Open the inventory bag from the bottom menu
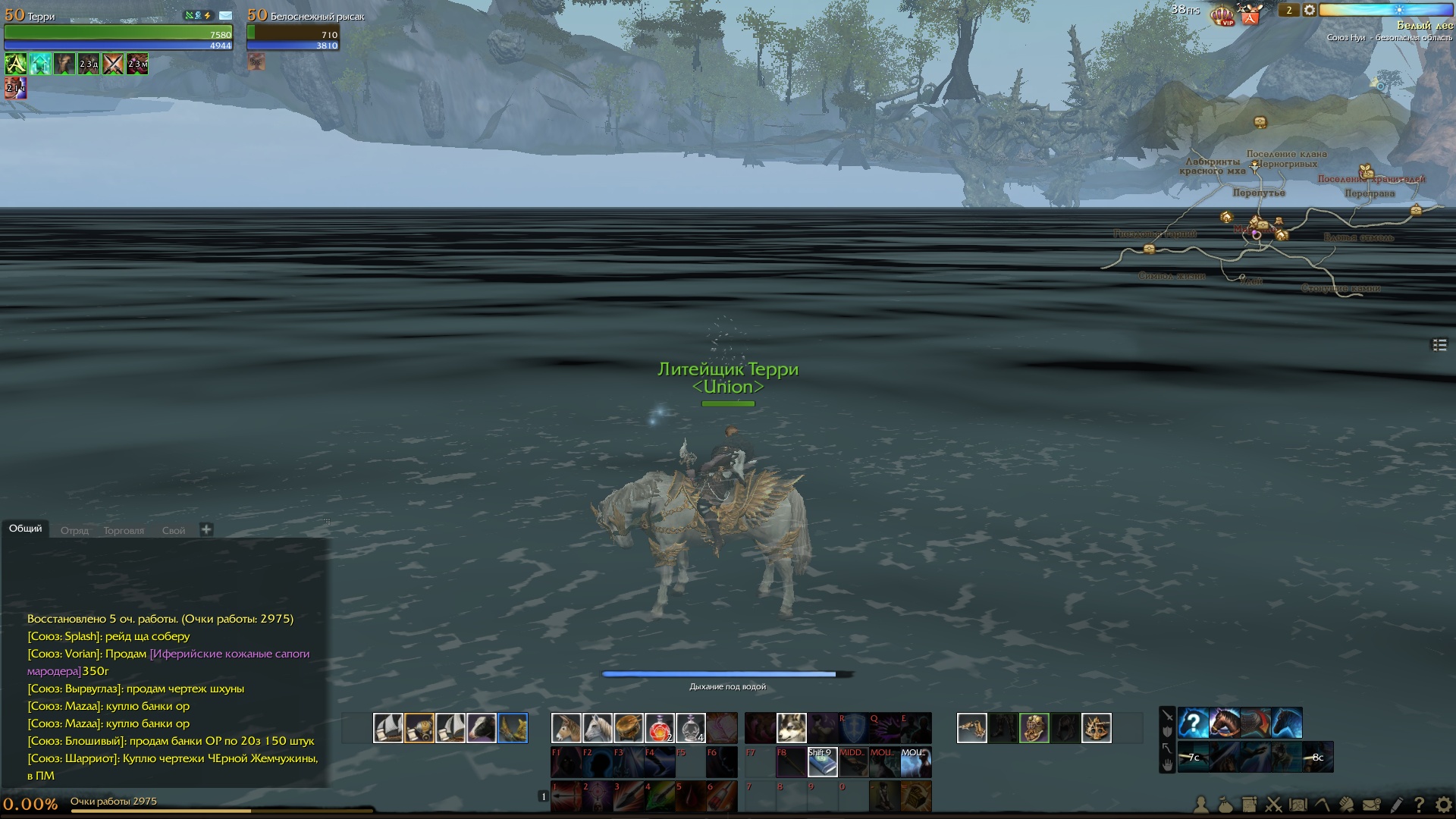 [x=1225, y=805]
